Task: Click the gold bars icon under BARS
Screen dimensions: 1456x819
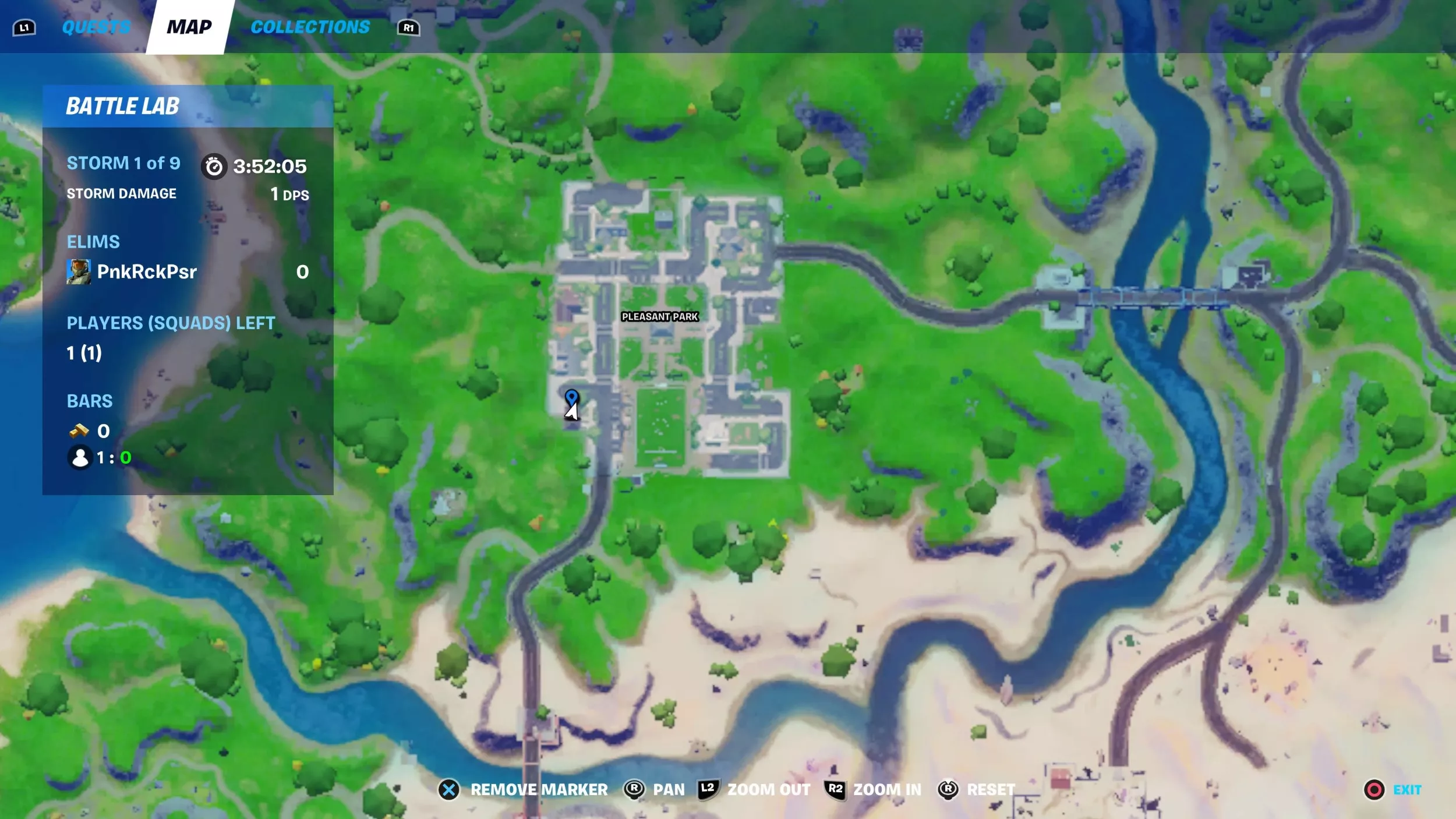Action: point(80,430)
